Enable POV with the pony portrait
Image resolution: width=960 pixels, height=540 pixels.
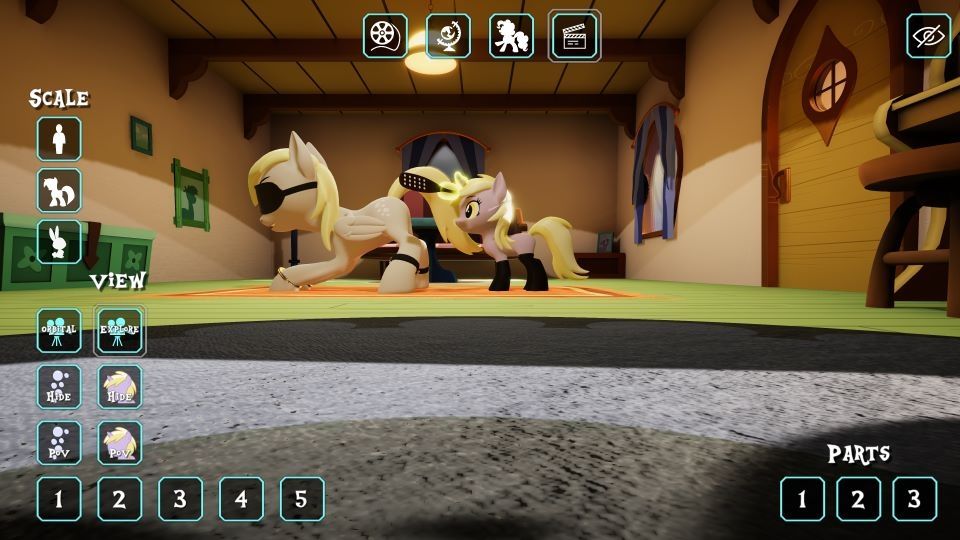(119, 442)
